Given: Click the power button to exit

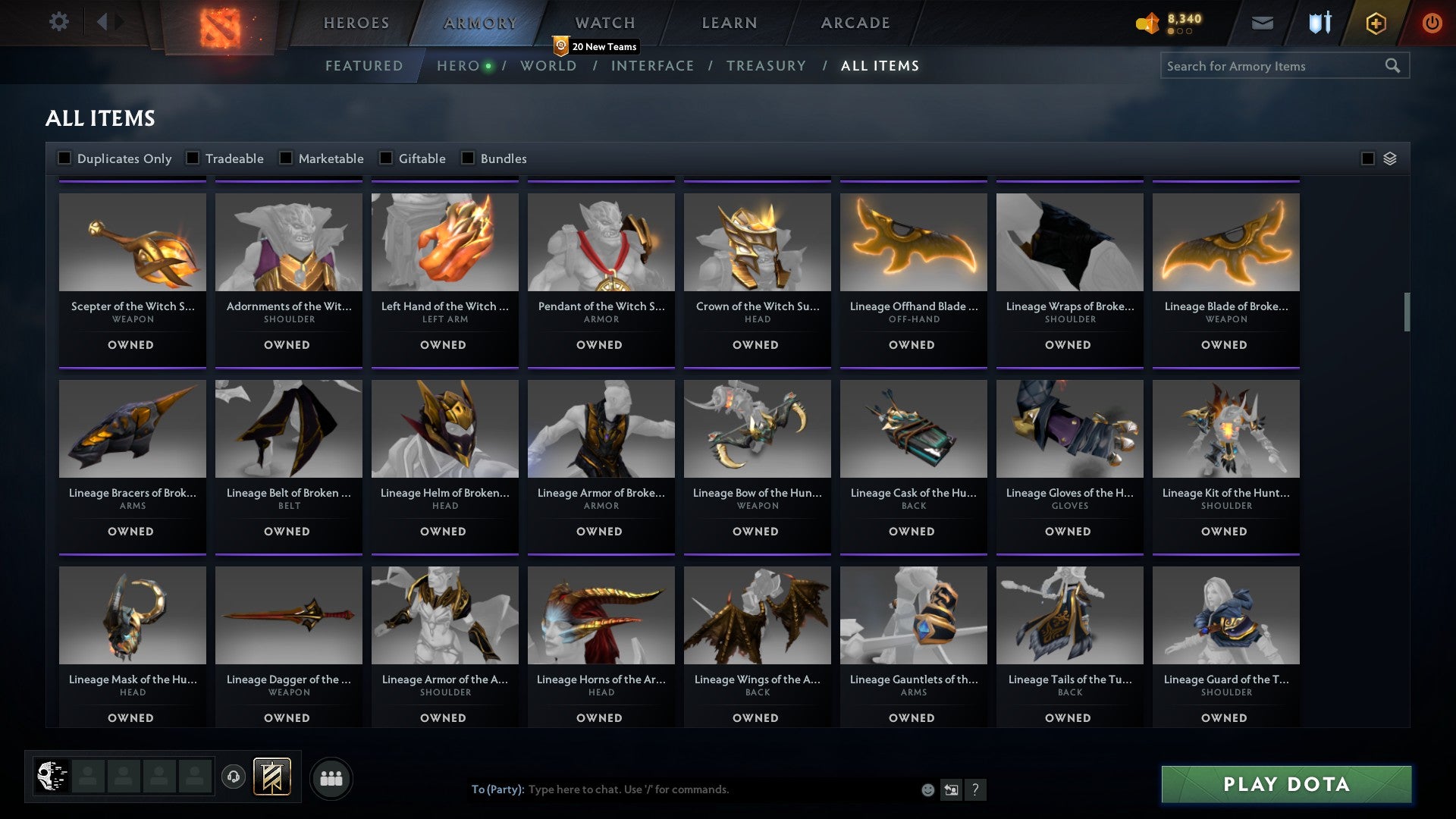Looking at the screenshot, I should 1432,23.
